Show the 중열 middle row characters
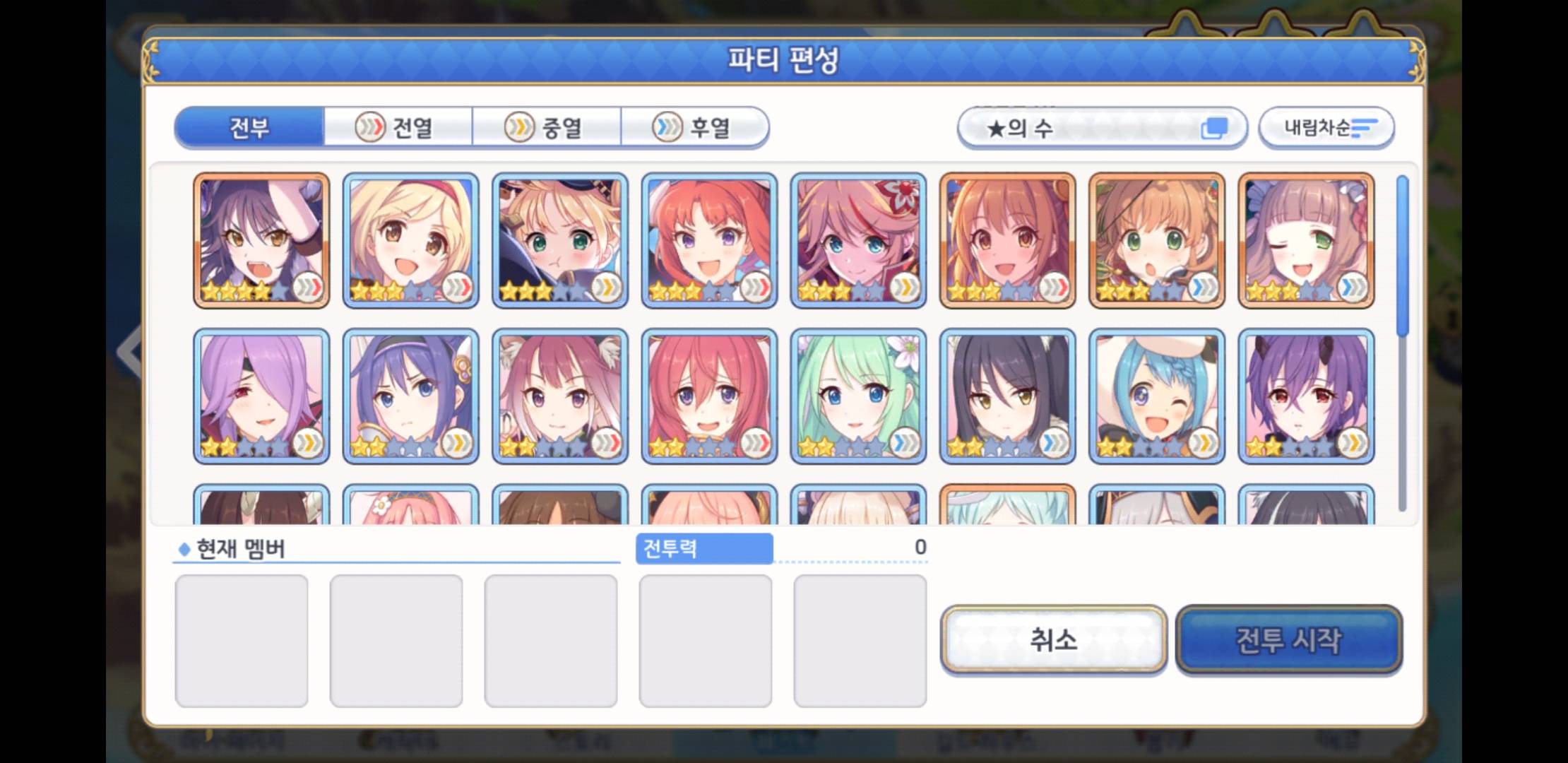This screenshot has height=763, width=1568. 547,128
